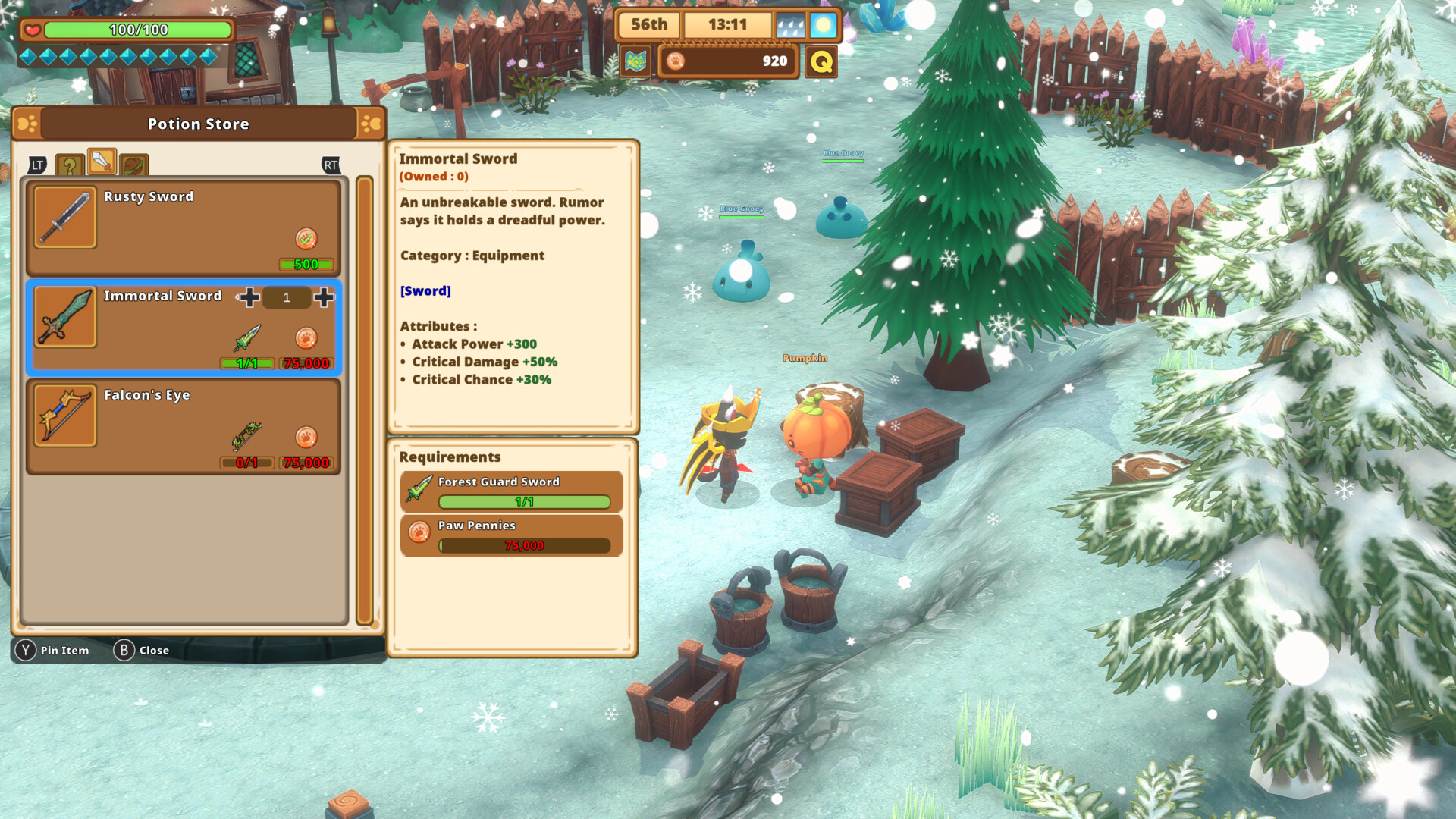
Task: Select the Forest Guard Sword requirement row
Action: pos(511,491)
